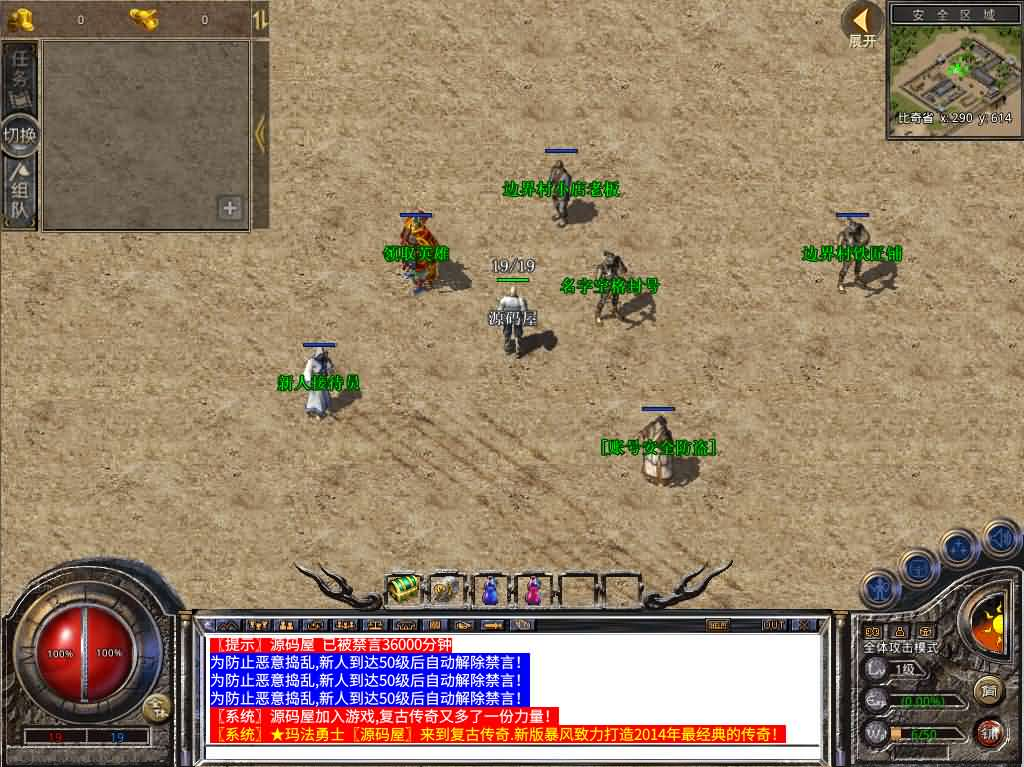Change the 全体攻击模式 attack mode
This screenshot has width=1024, height=767.
pos(901,648)
